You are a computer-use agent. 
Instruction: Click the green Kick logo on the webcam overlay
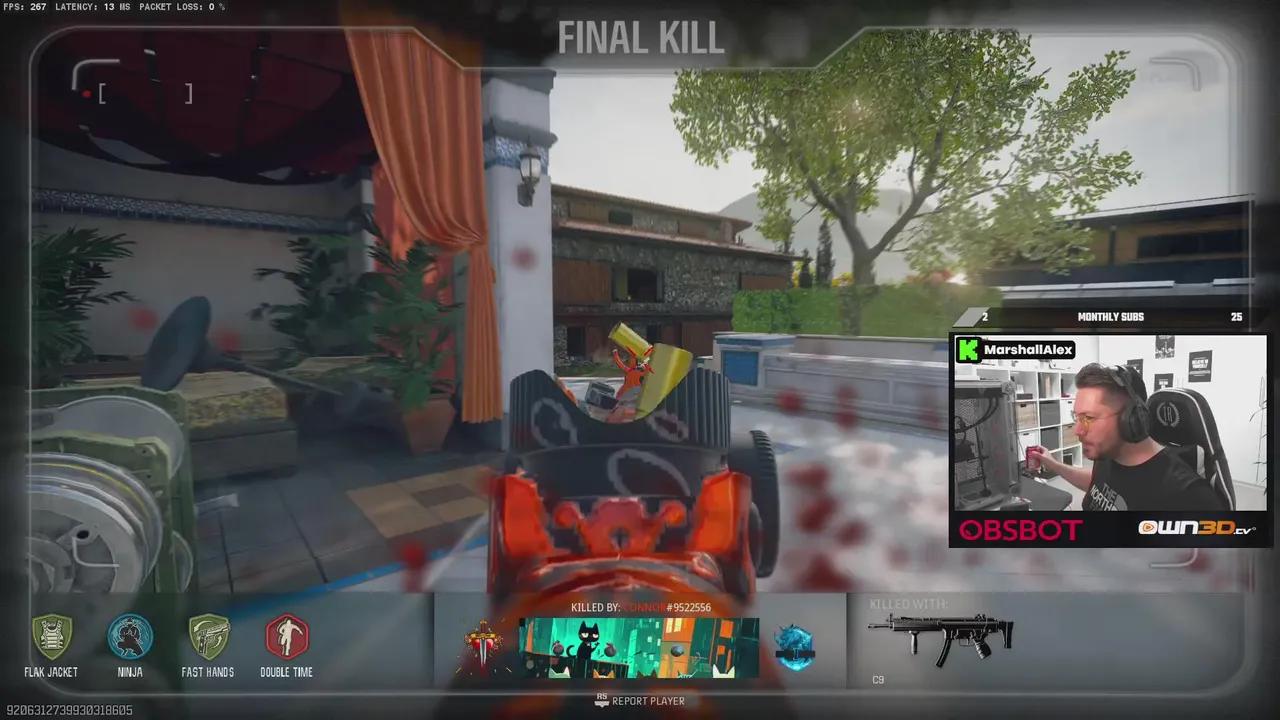967,350
